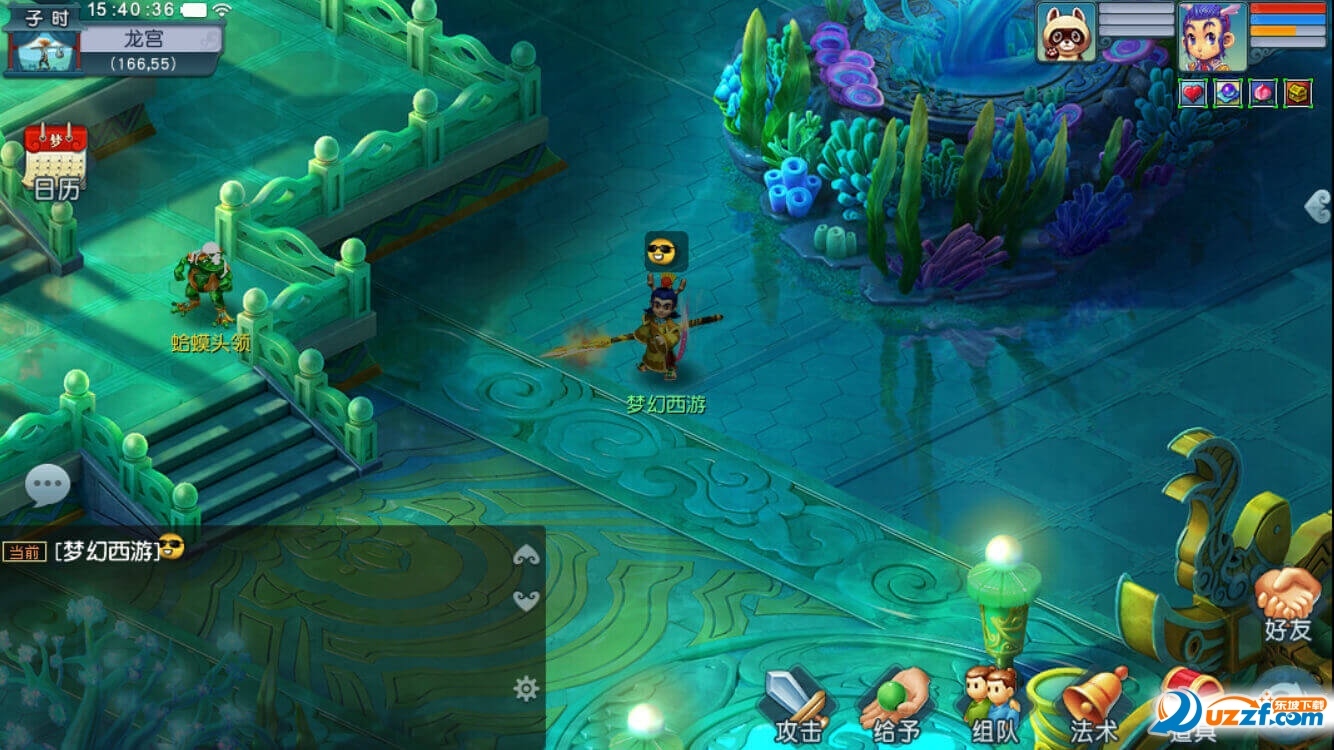
Task: Open the 好友 friends list
Action: 1287,603
